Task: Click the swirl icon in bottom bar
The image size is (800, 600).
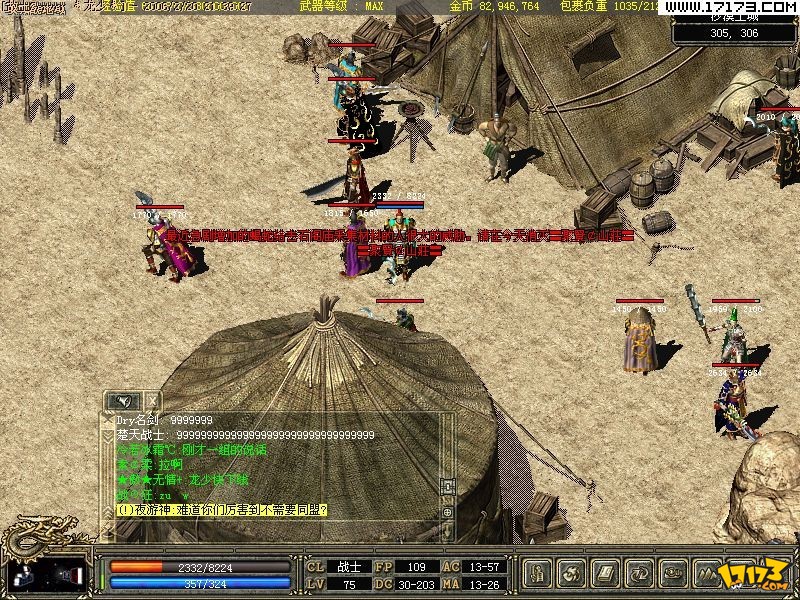Action: 572,574
